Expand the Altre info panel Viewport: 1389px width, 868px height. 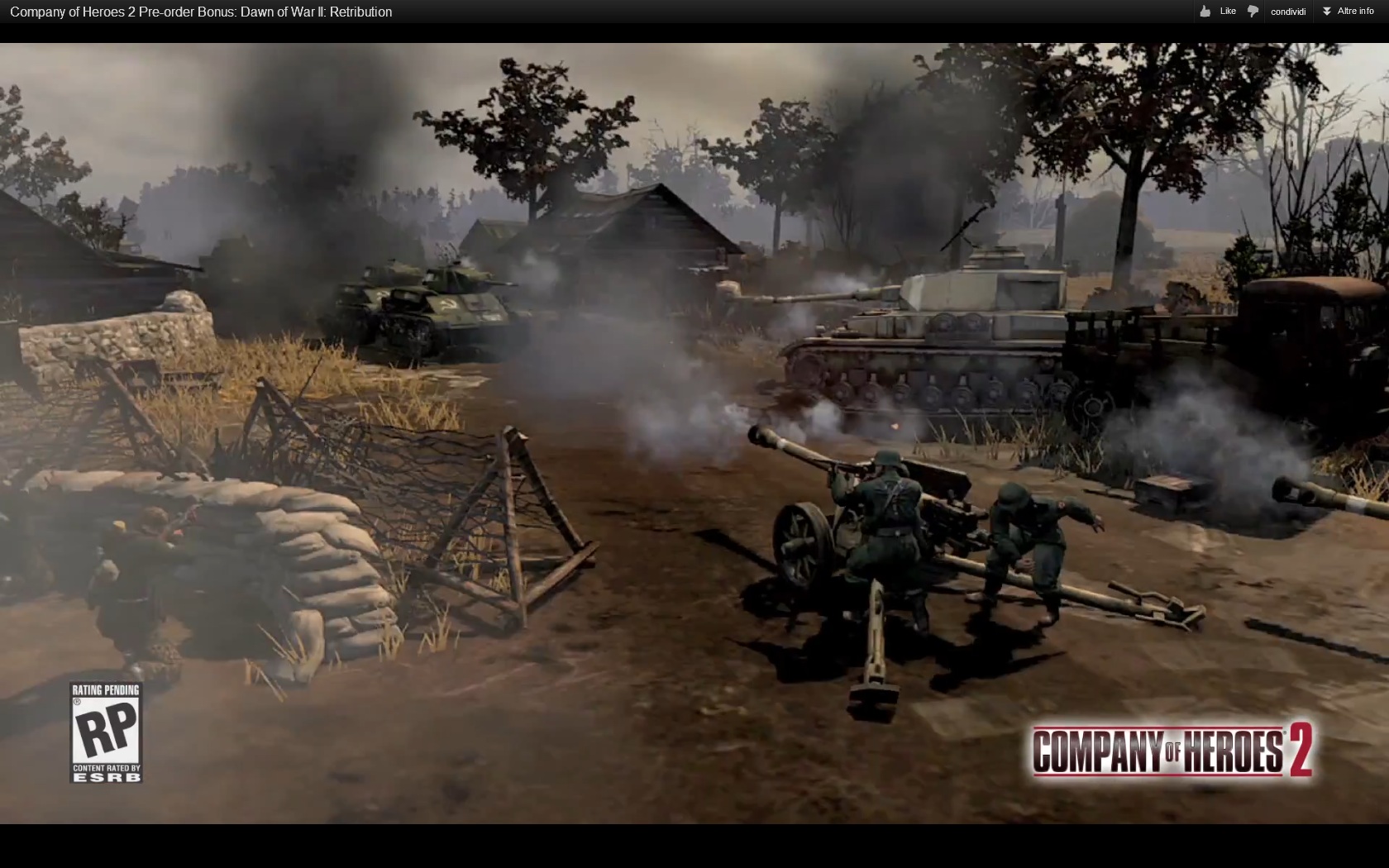click(1348, 12)
